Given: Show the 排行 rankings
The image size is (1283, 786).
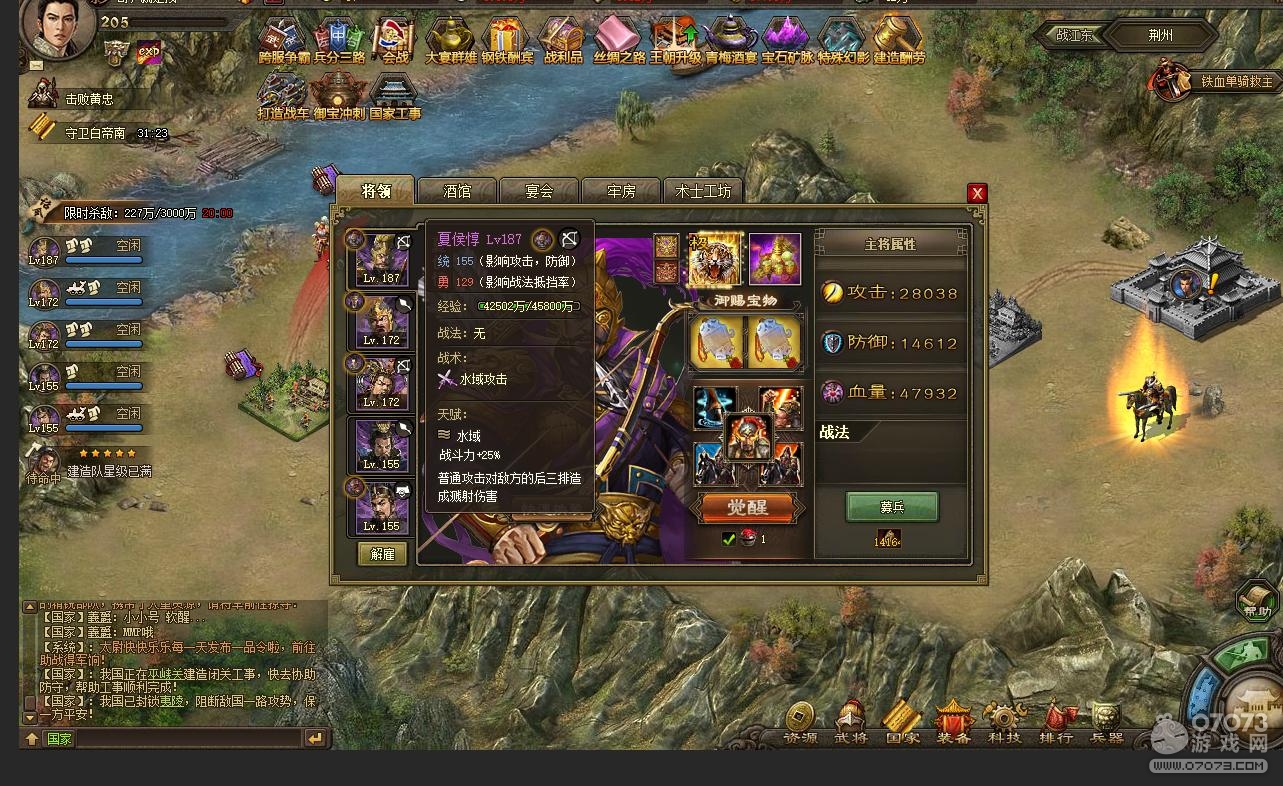Looking at the screenshot, I should click(1056, 724).
